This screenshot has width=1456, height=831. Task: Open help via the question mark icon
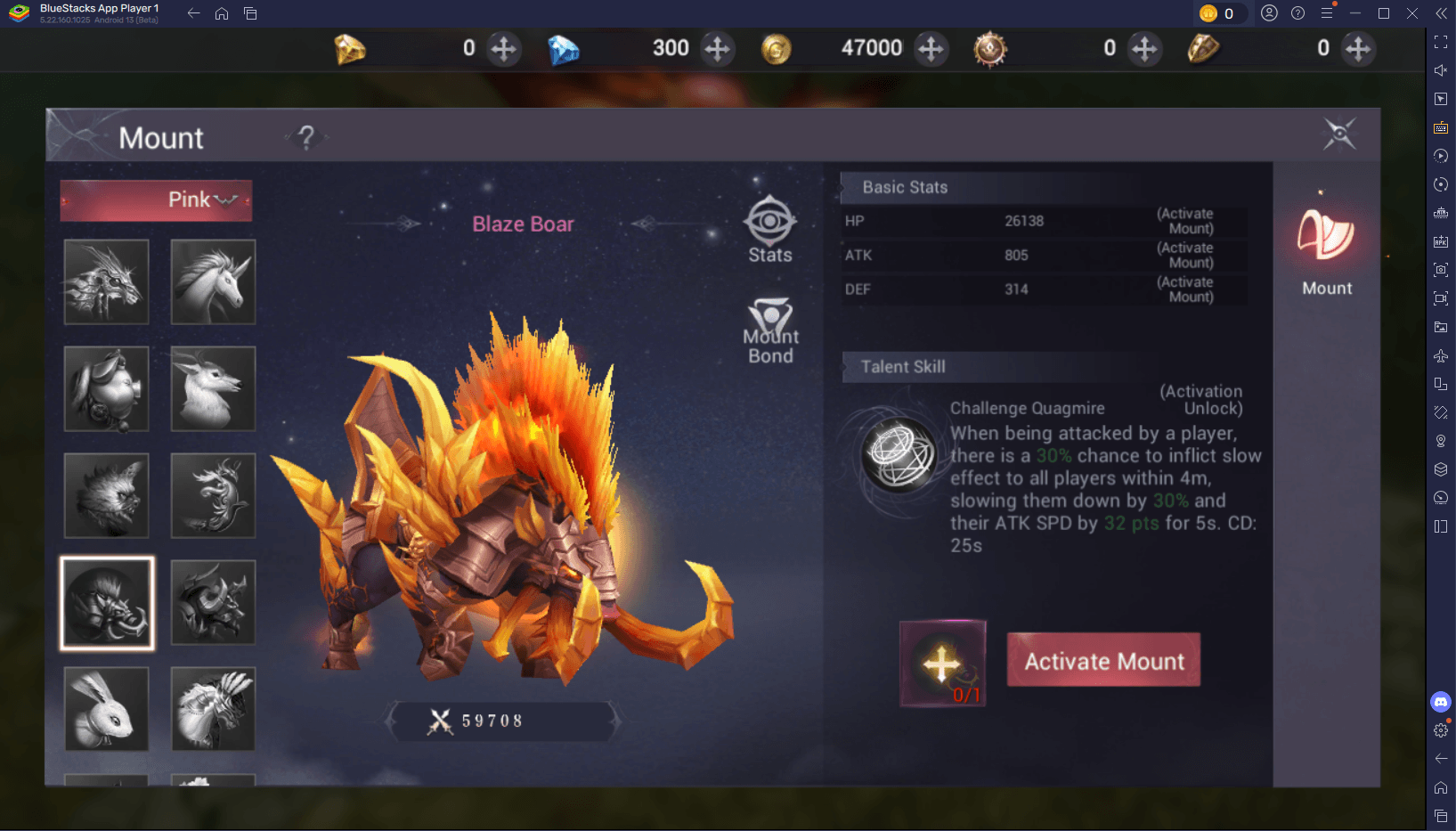pos(306,137)
